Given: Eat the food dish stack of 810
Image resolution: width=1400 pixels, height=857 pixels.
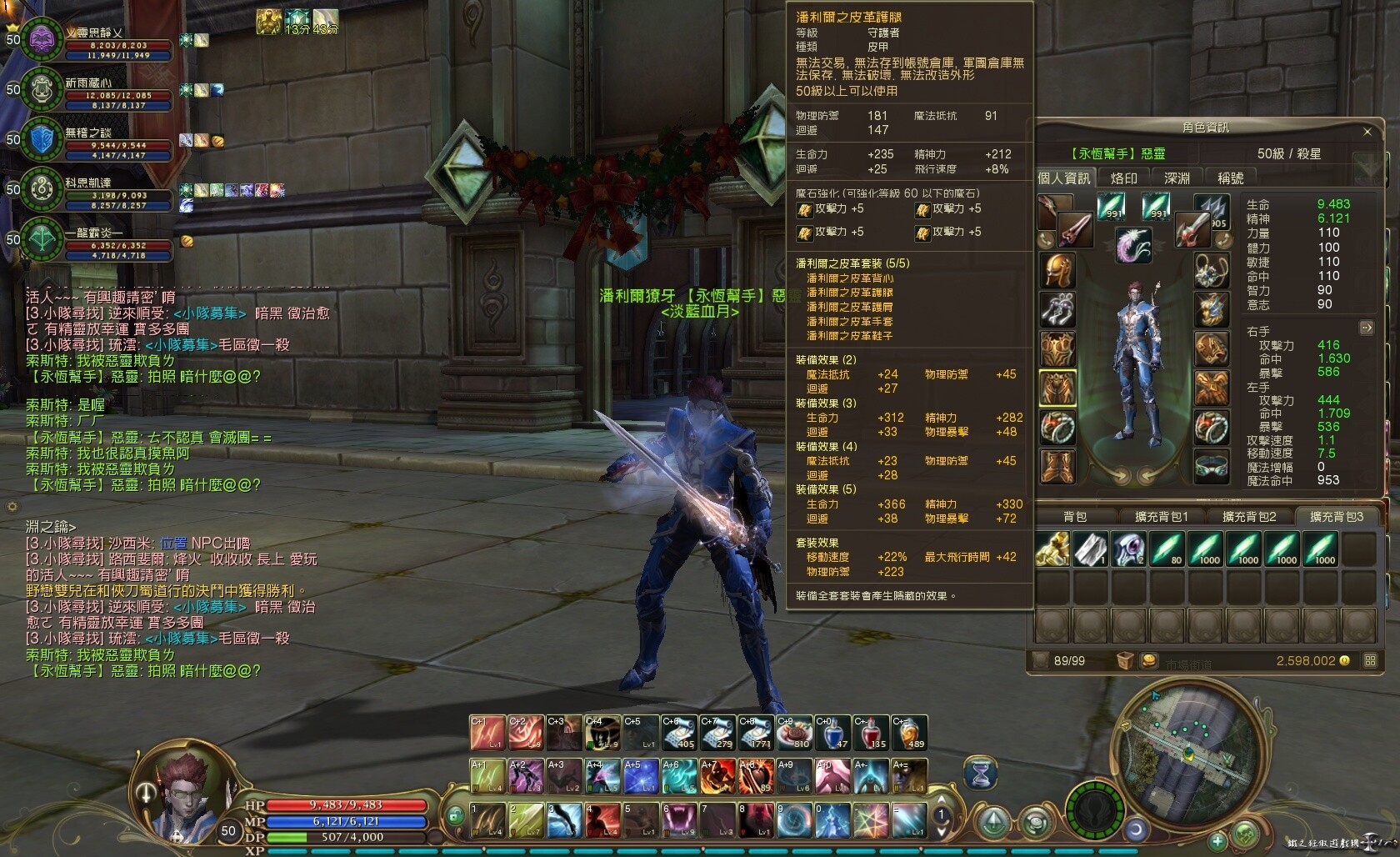Looking at the screenshot, I should pos(794,733).
